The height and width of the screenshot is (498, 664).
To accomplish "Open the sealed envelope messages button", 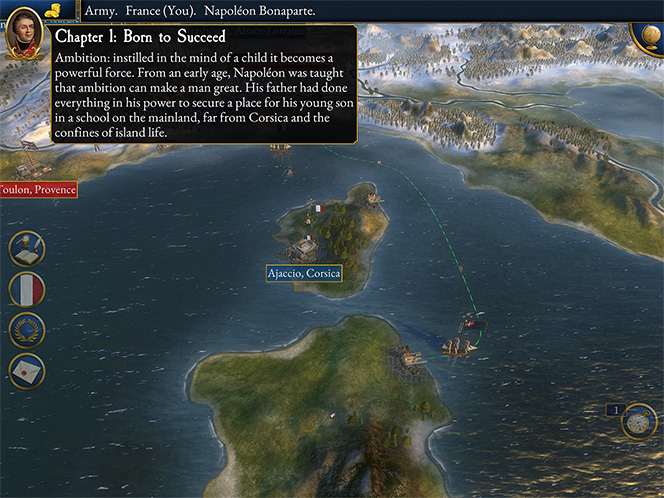I will 27,370.
